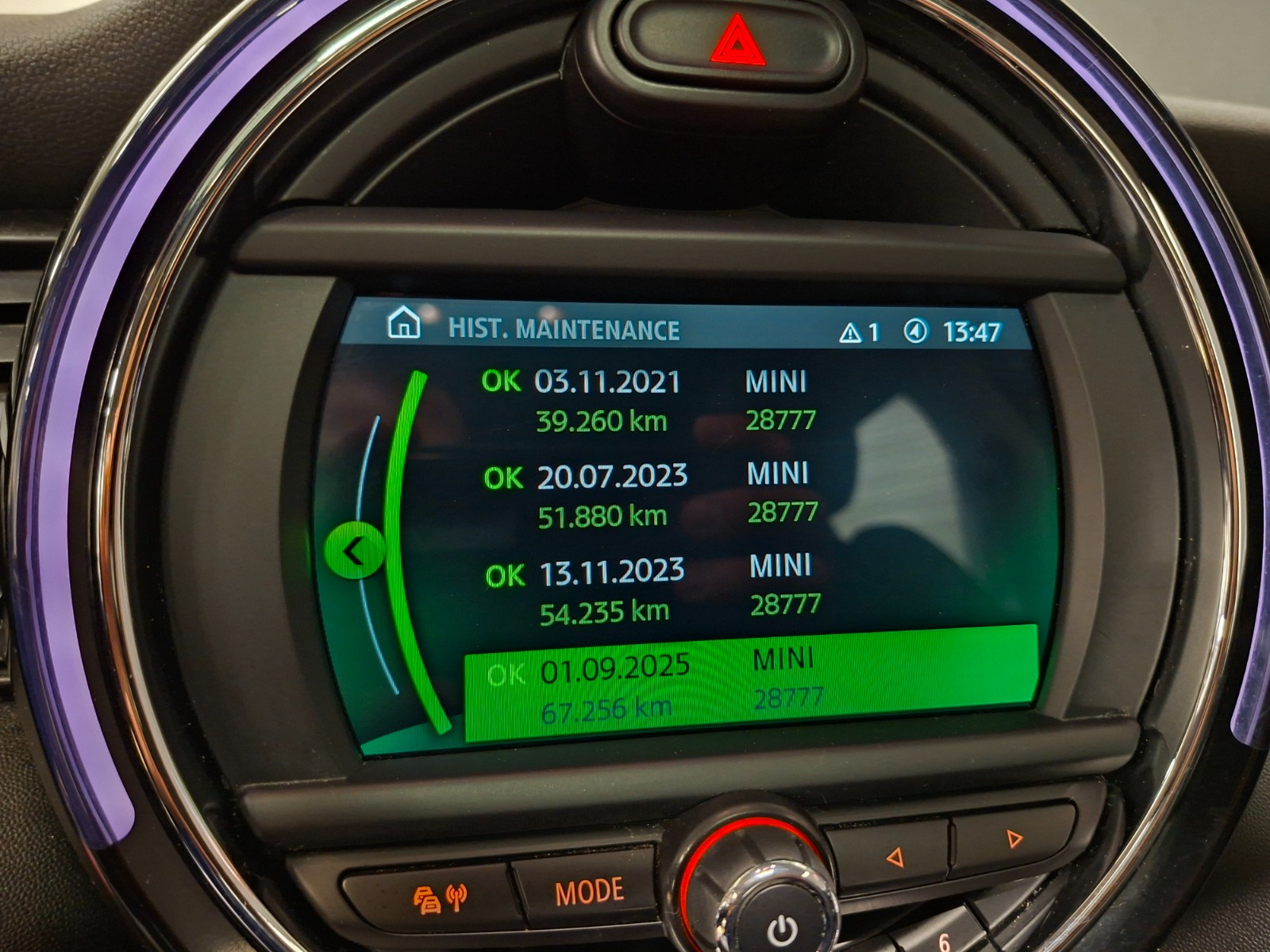Select the green back arrow button
Image resolution: width=1270 pixels, height=952 pixels.
click(354, 551)
